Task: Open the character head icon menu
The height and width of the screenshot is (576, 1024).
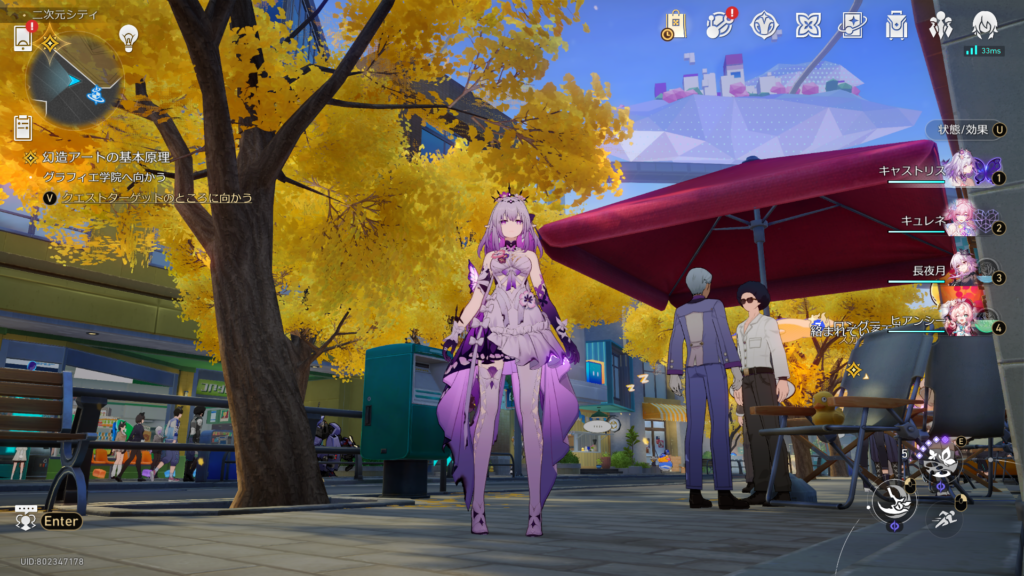Action: pos(985,25)
